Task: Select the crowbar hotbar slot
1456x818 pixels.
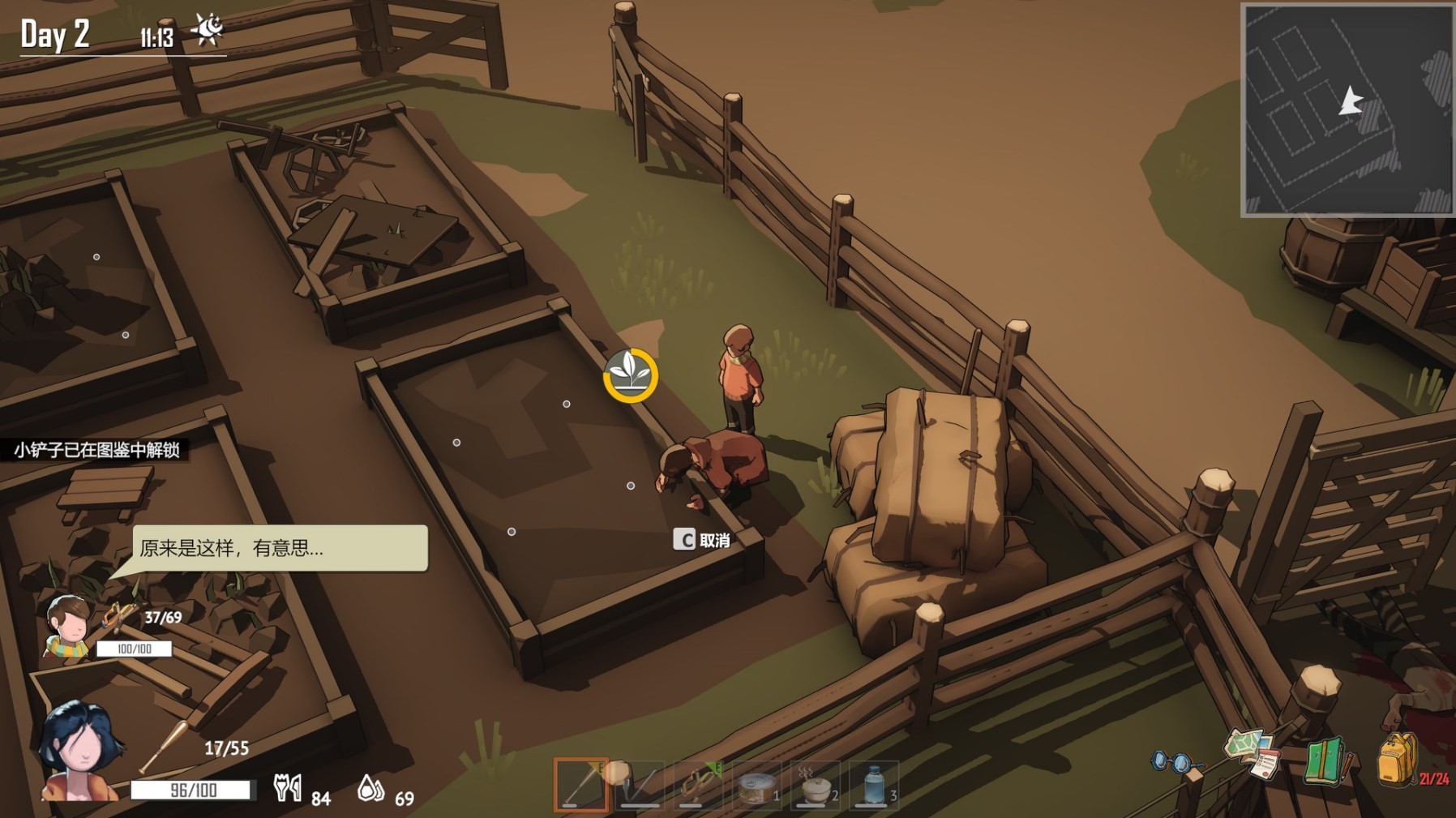Action: coord(640,785)
